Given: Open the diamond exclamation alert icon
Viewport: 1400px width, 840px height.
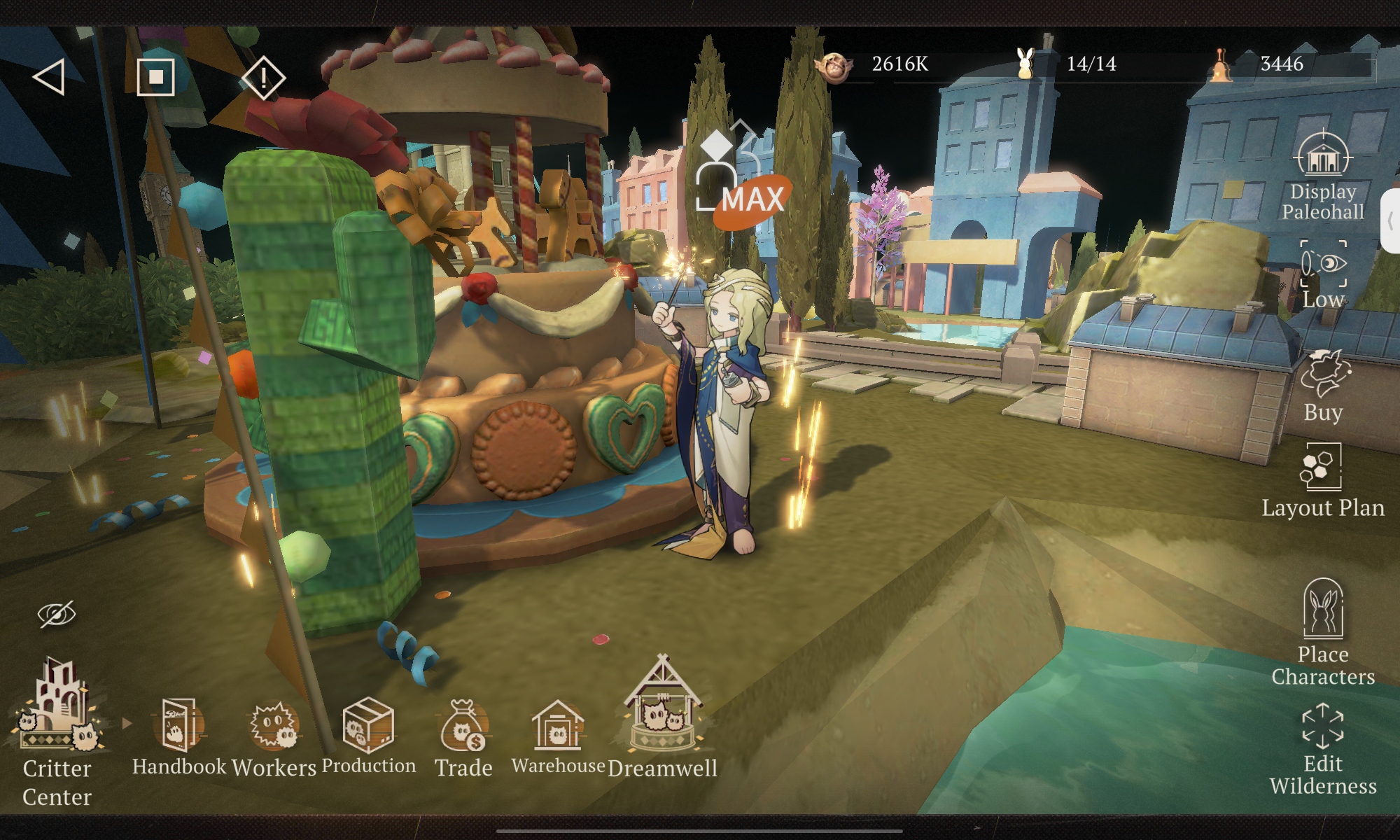Looking at the screenshot, I should pyautogui.click(x=263, y=76).
